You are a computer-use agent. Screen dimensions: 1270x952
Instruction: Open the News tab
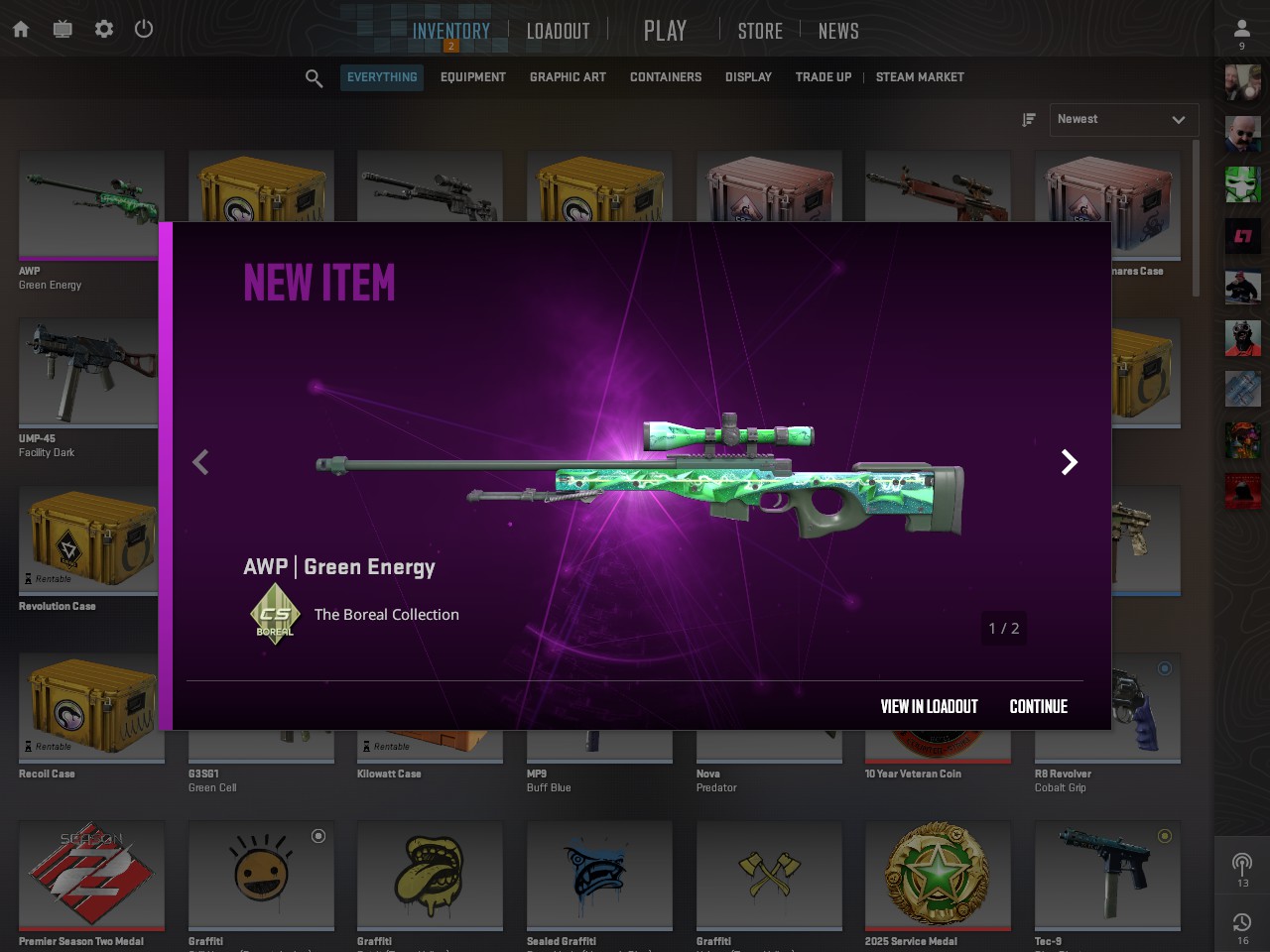[838, 31]
